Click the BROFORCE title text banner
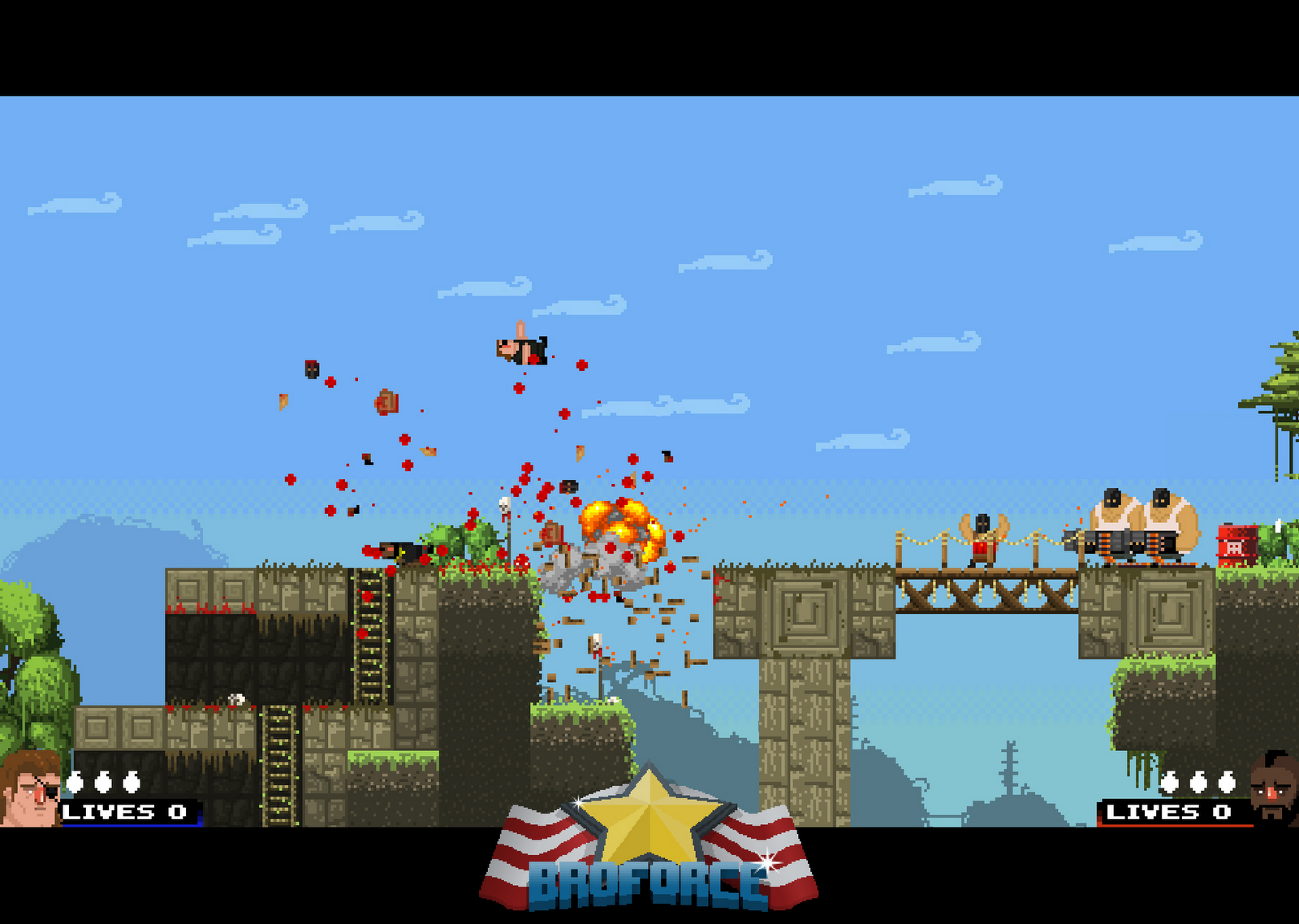 645,881
